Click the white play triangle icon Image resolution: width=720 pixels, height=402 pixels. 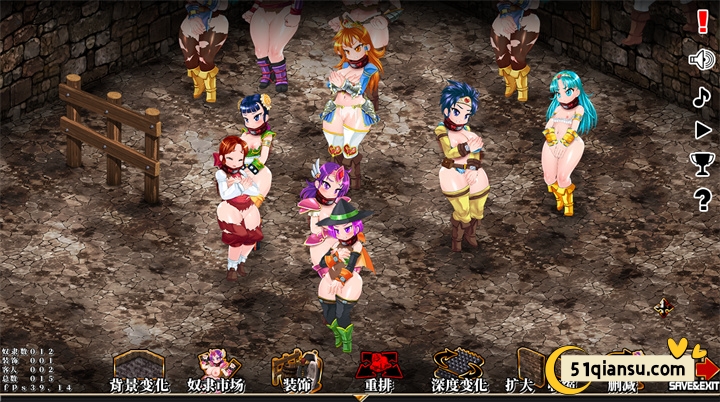tap(702, 130)
